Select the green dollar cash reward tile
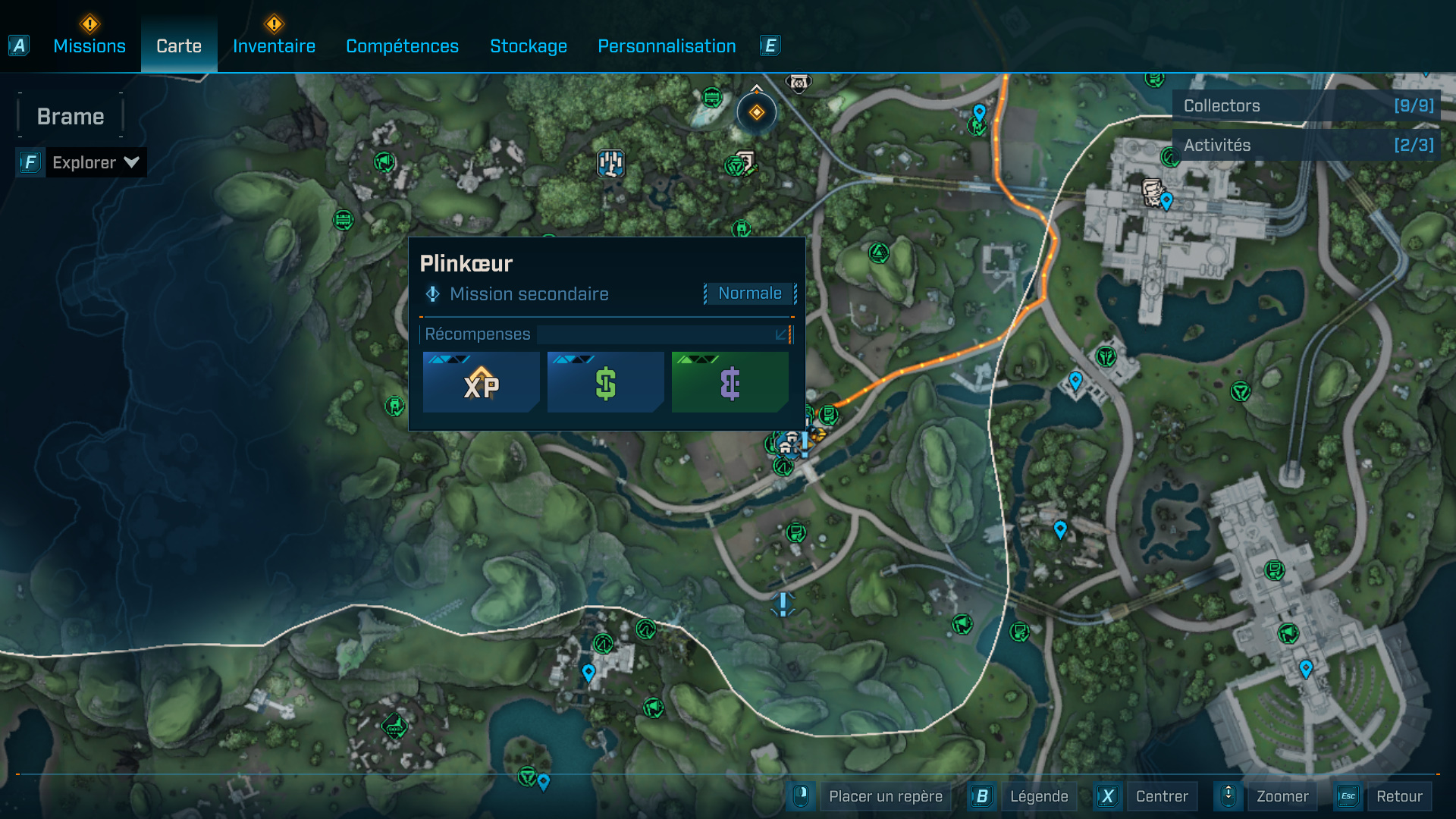Image resolution: width=1456 pixels, height=819 pixels. [x=605, y=383]
